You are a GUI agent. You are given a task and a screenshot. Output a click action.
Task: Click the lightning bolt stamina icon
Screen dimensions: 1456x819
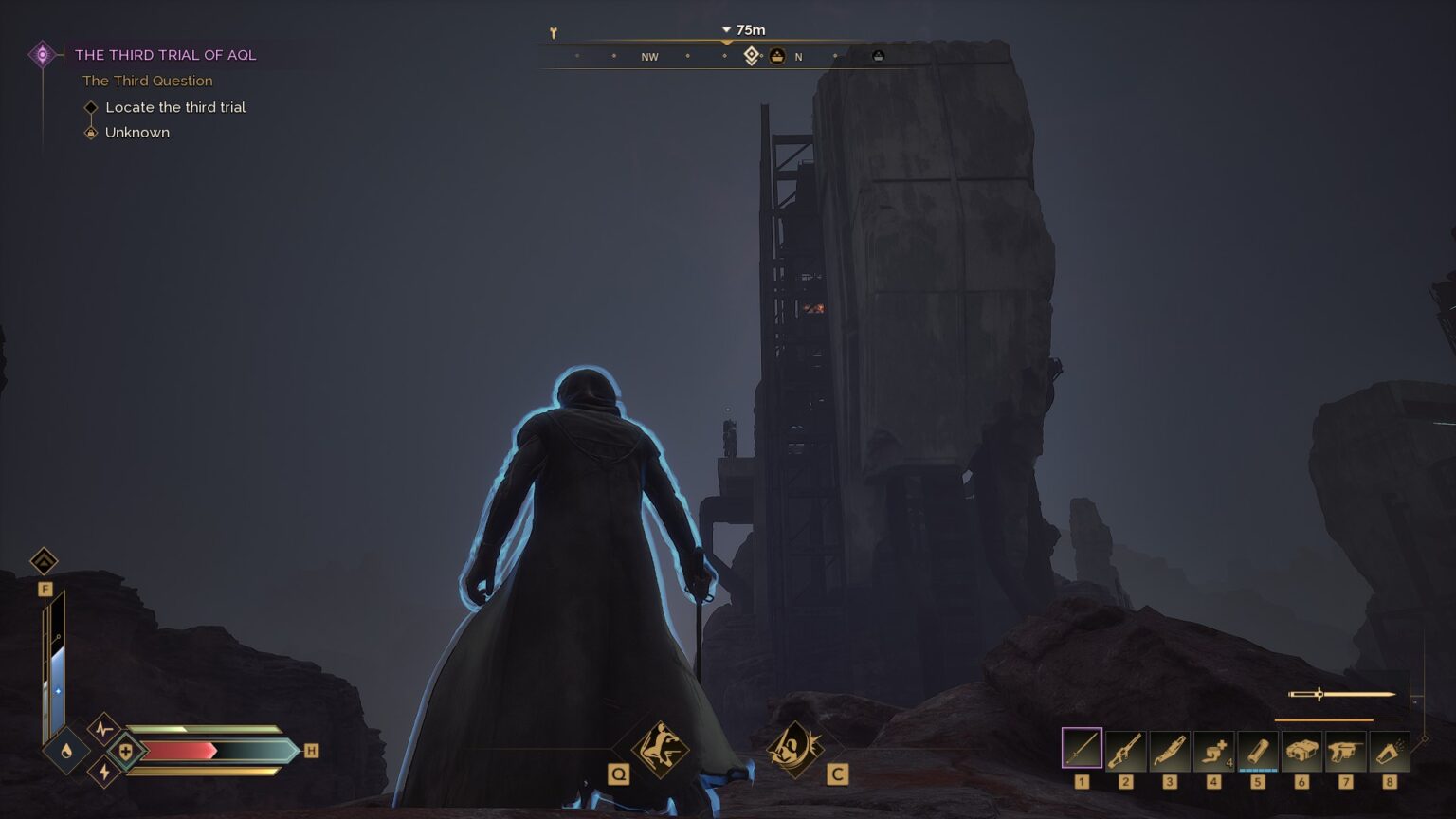104,773
